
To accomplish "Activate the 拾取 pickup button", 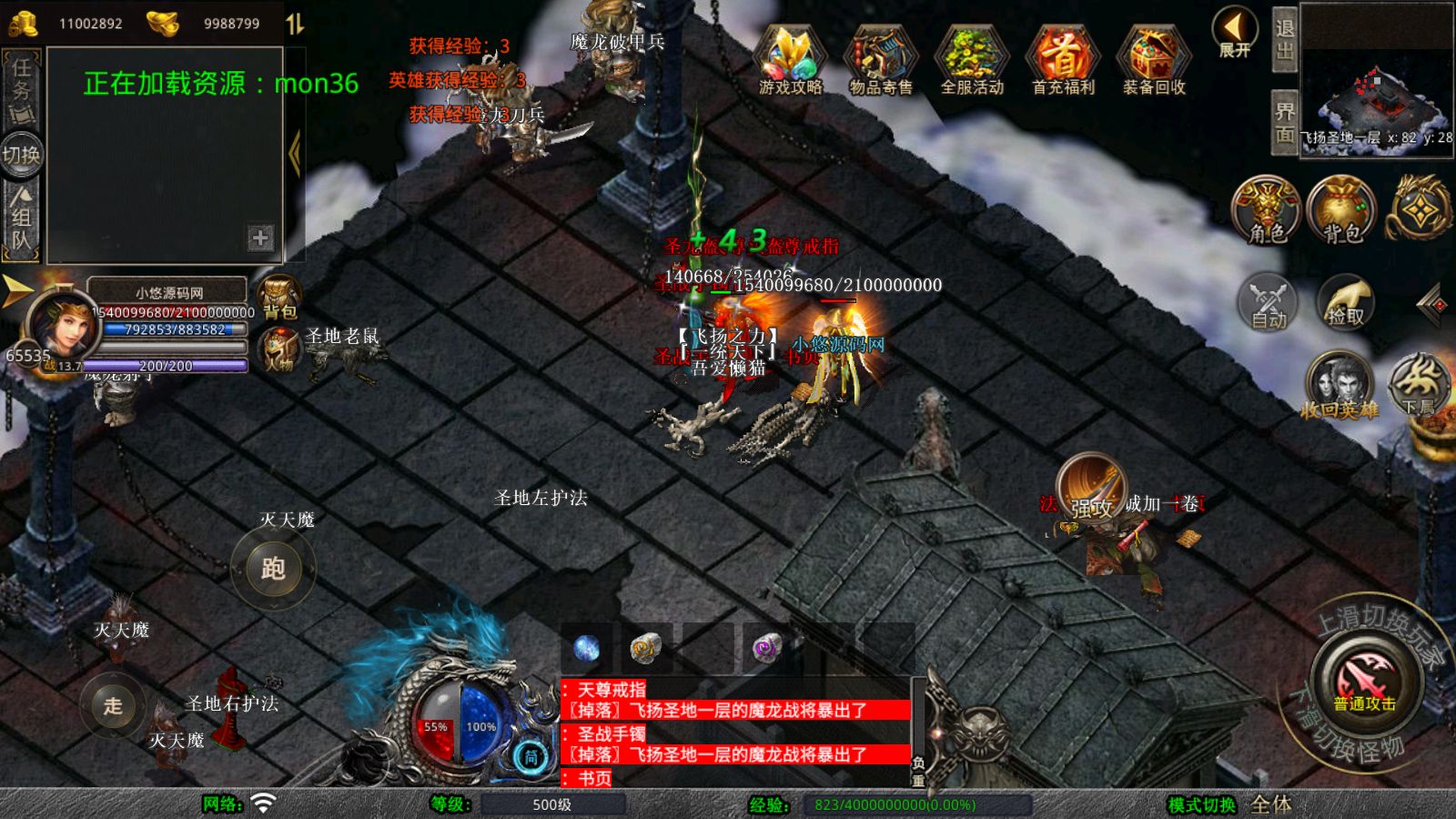I will point(1345,302).
